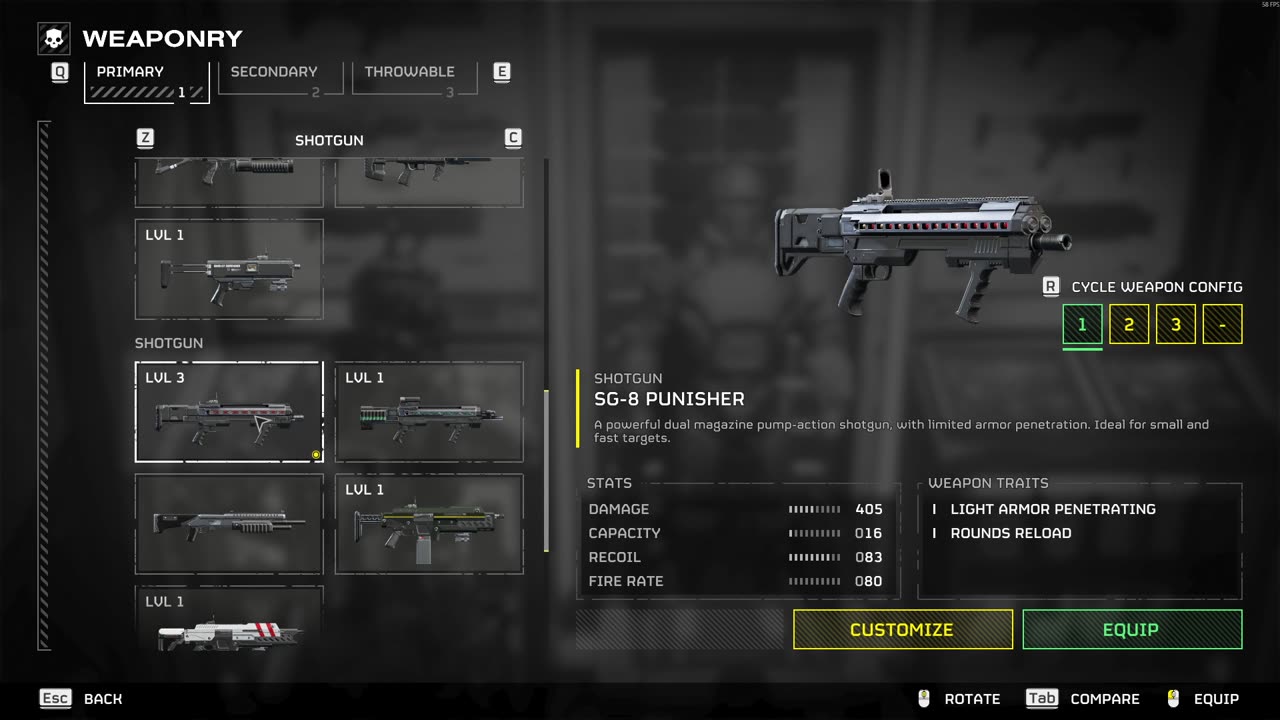Pick the LVL 1 magazine-fed shotgun tile
The image size is (1280, 720).
429,524
